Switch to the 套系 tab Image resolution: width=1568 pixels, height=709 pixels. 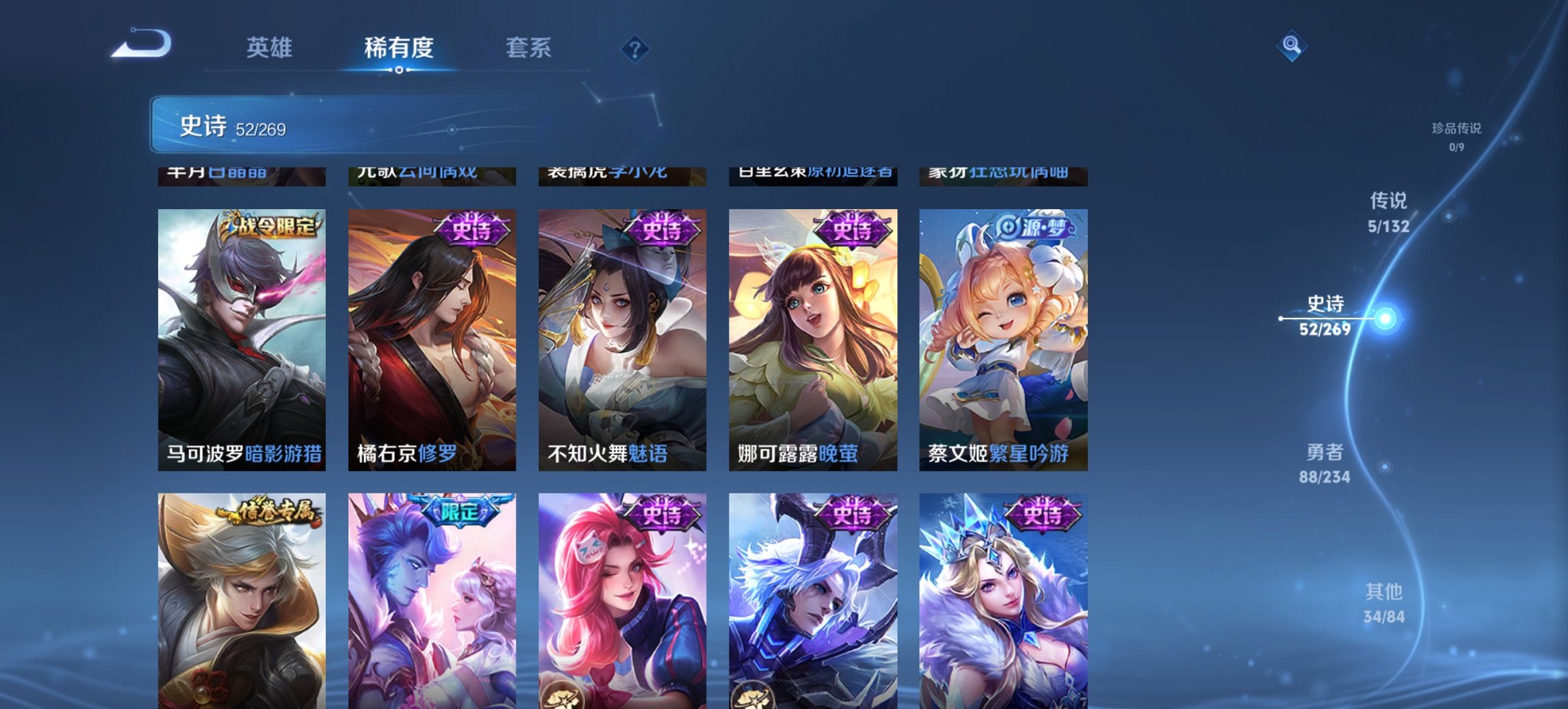(529, 49)
